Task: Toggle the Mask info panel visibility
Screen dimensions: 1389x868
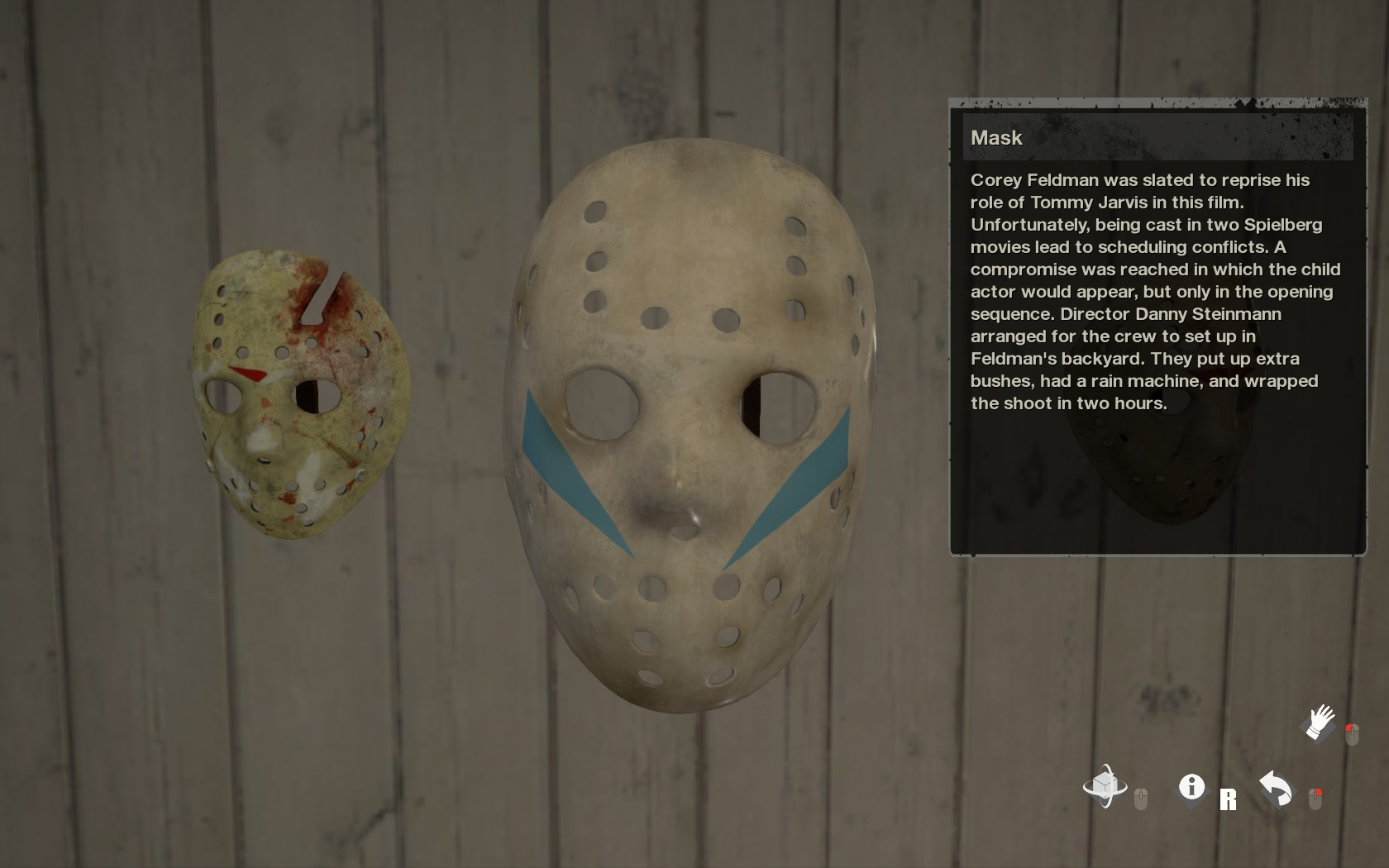Action: 1191,788
